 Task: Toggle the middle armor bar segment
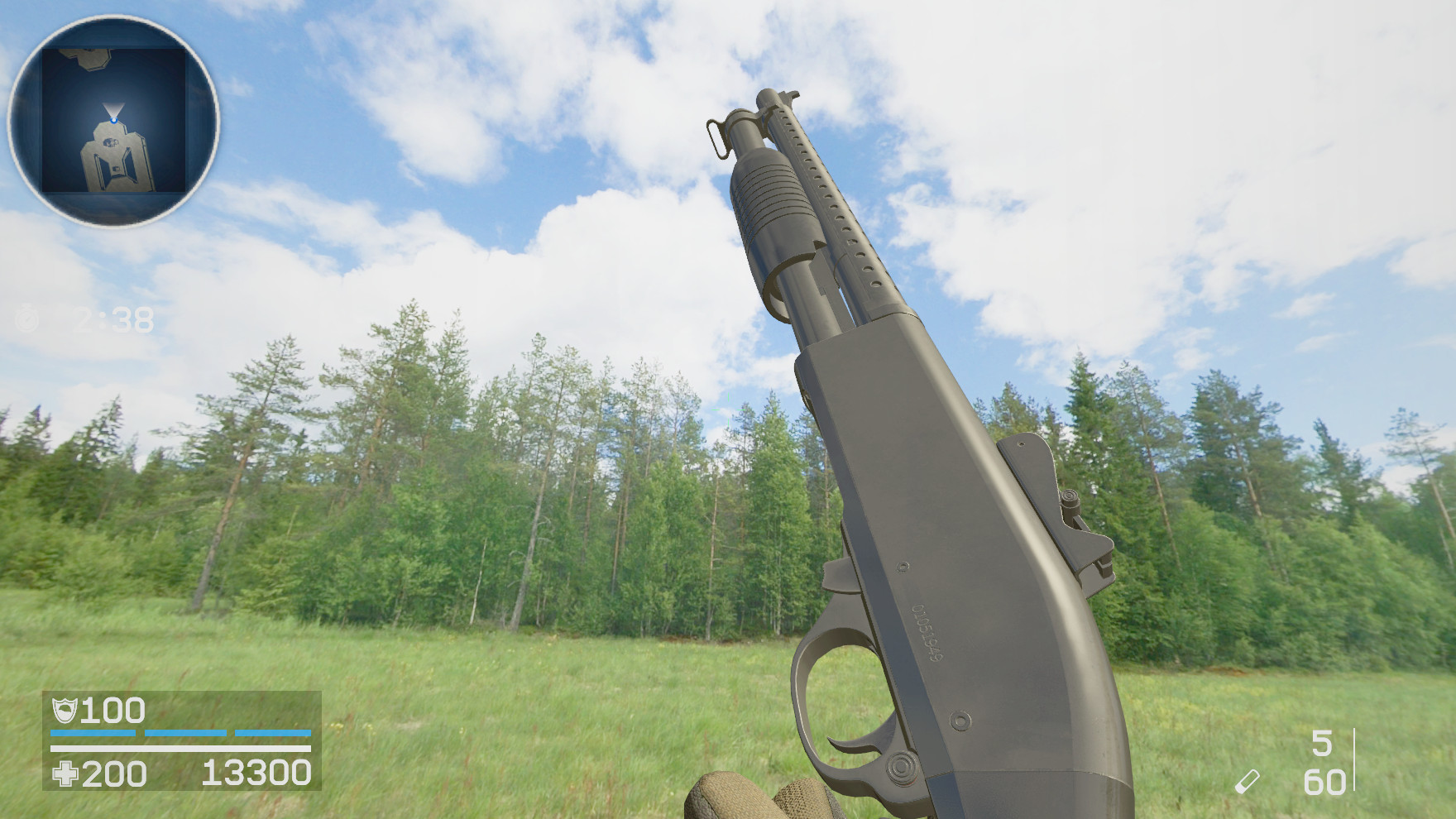coord(188,735)
